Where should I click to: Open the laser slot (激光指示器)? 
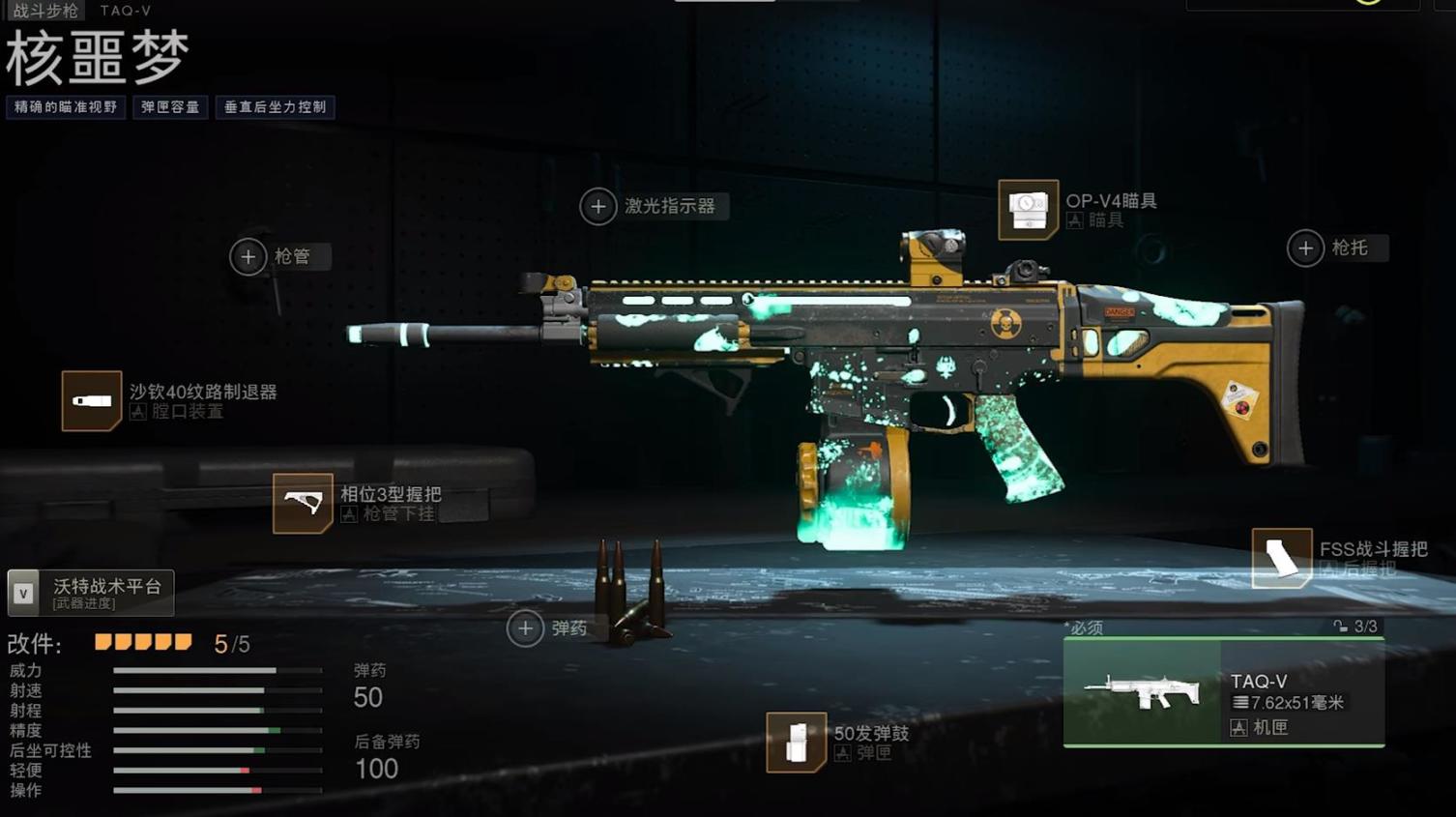pos(598,206)
